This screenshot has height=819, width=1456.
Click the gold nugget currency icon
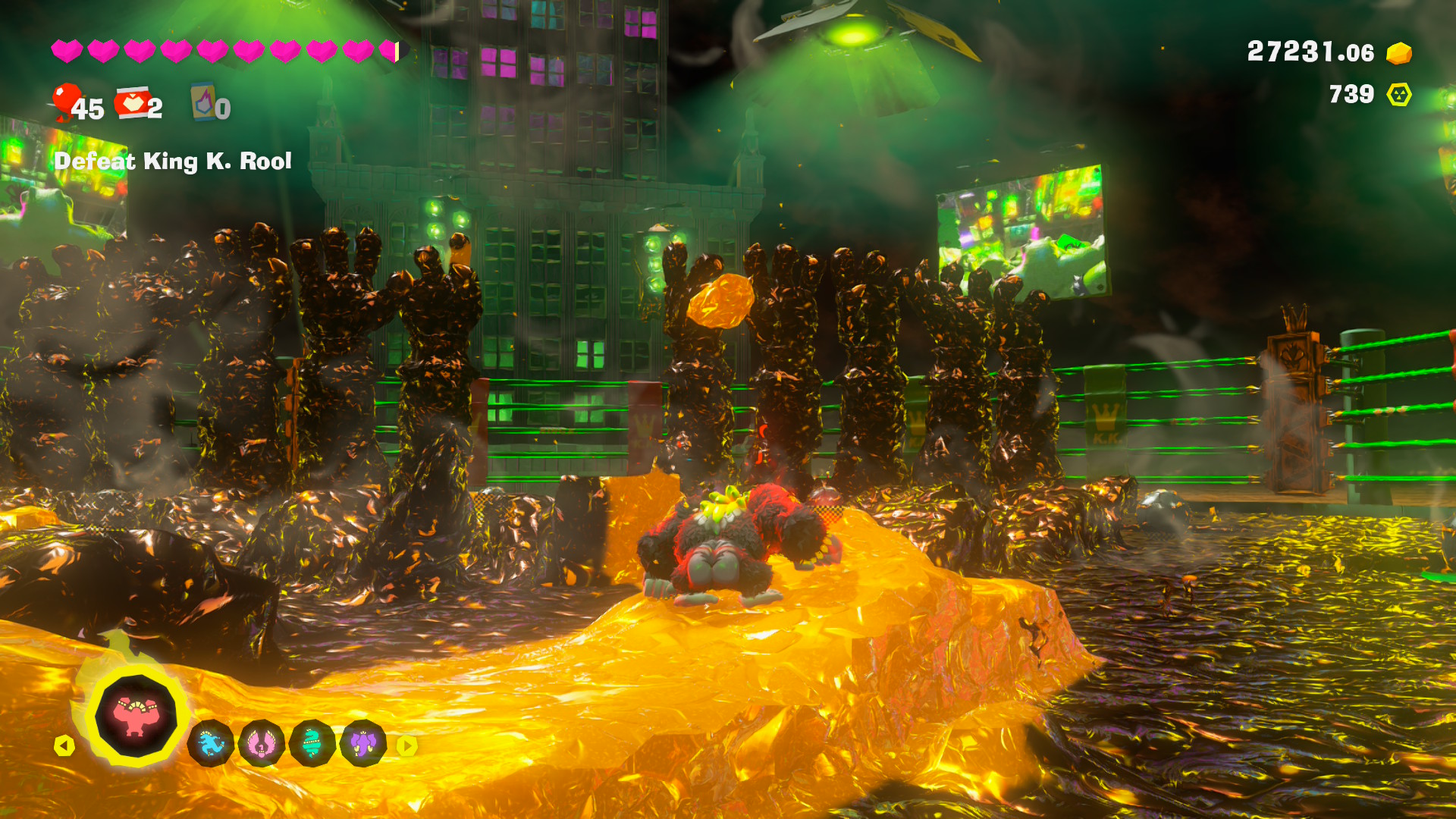coord(1399,53)
